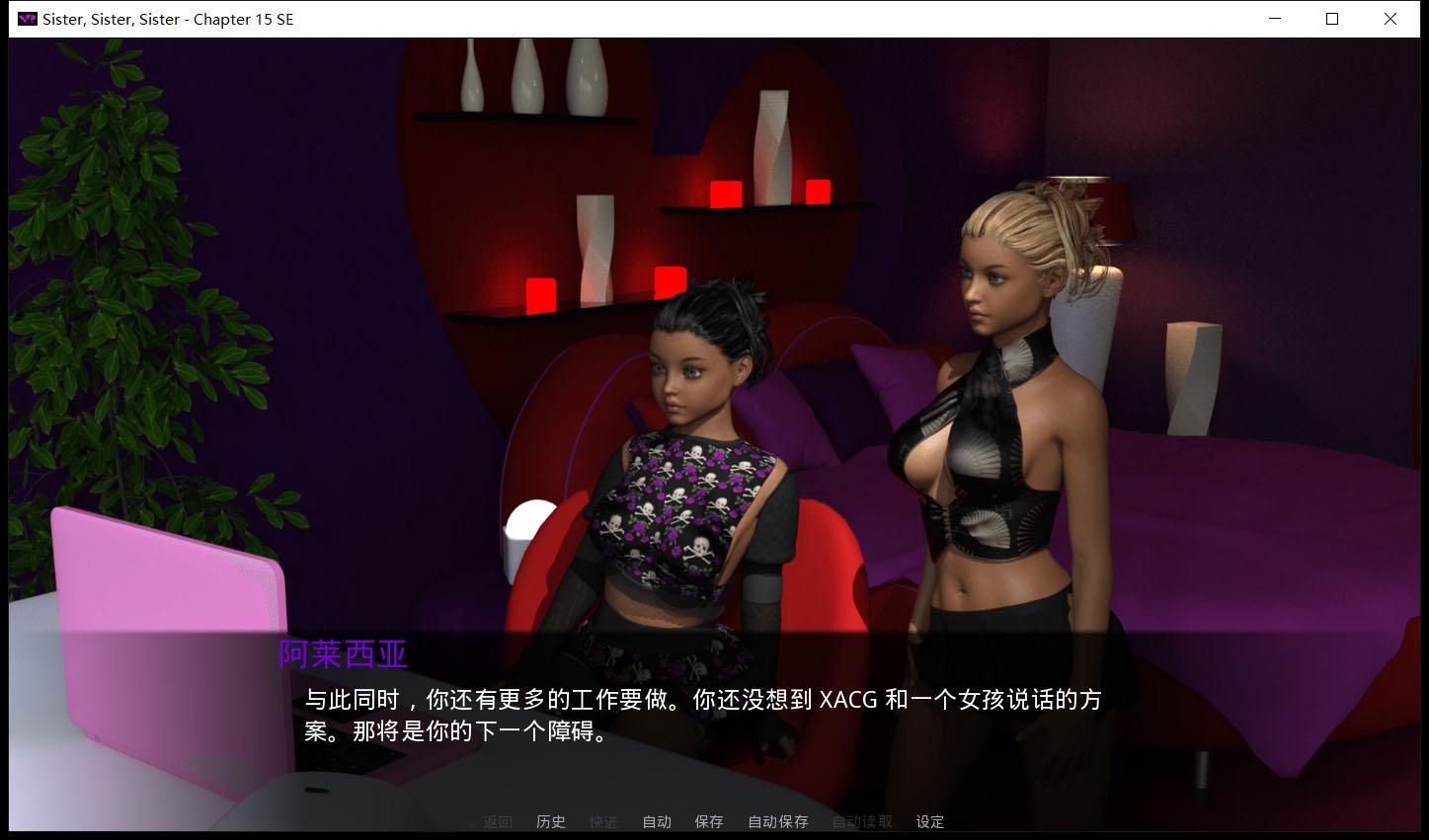The width and height of the screenshot is (1429, 840).
Task: Minimize the game window
Action: pos(1274,19)
